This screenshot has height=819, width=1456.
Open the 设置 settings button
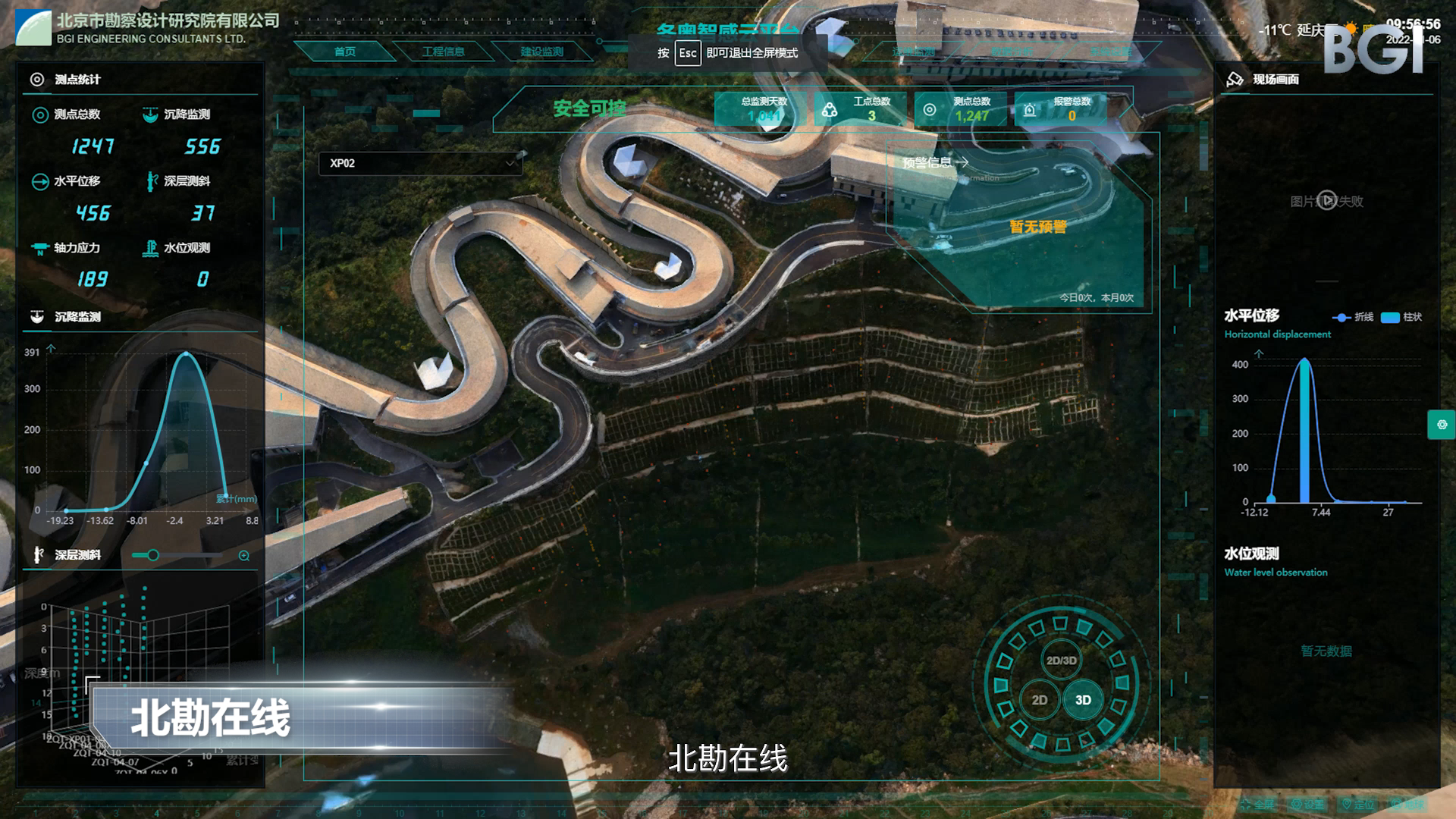1308,805
